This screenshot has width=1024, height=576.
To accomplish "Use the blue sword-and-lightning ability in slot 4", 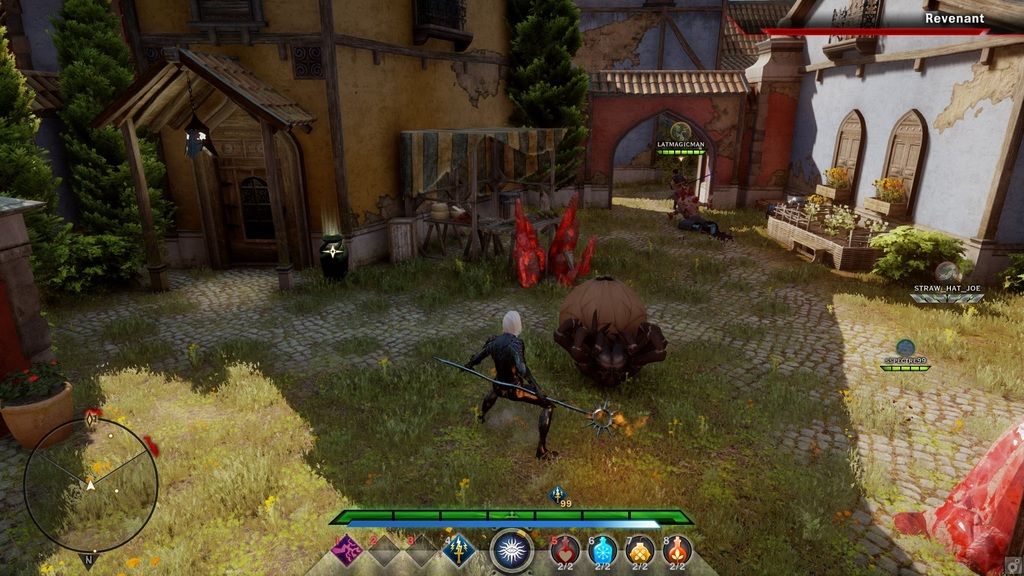I will coord(459,550).
